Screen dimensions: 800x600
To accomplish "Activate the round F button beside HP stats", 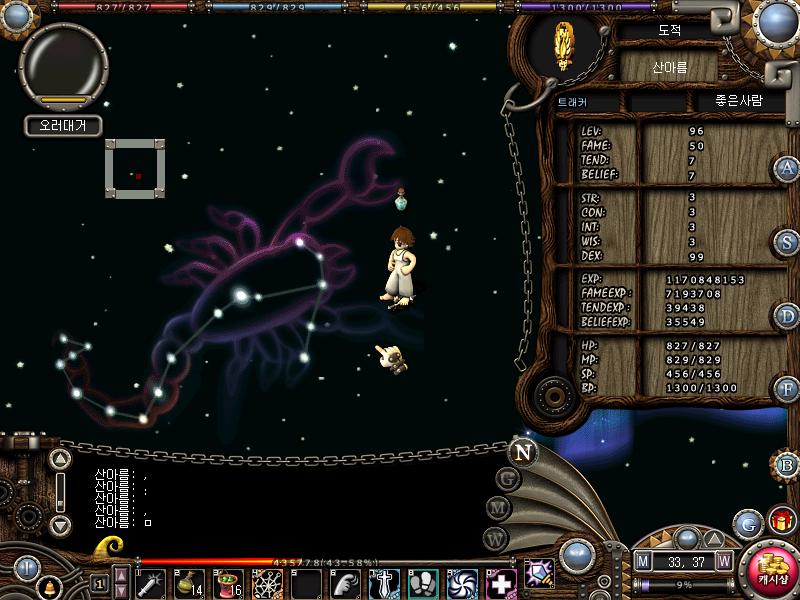I will 786,388.
